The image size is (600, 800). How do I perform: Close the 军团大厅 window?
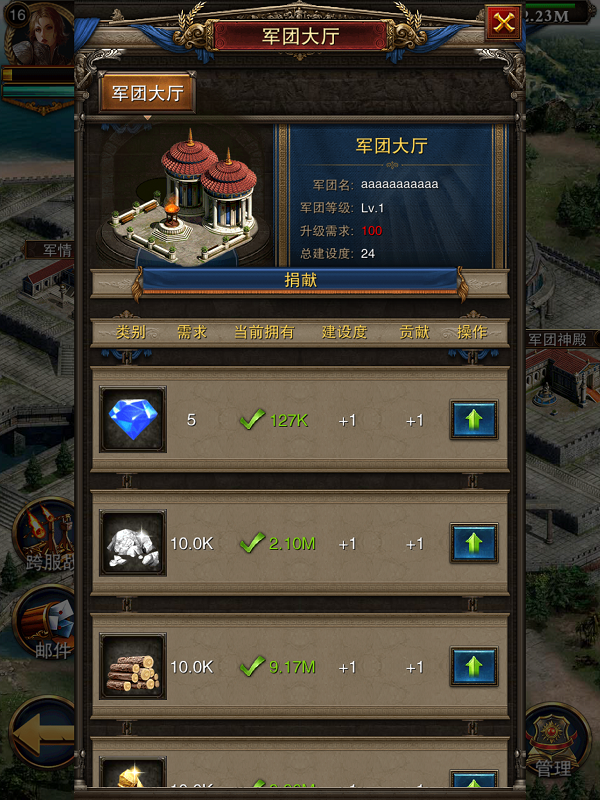pos(503,23)
